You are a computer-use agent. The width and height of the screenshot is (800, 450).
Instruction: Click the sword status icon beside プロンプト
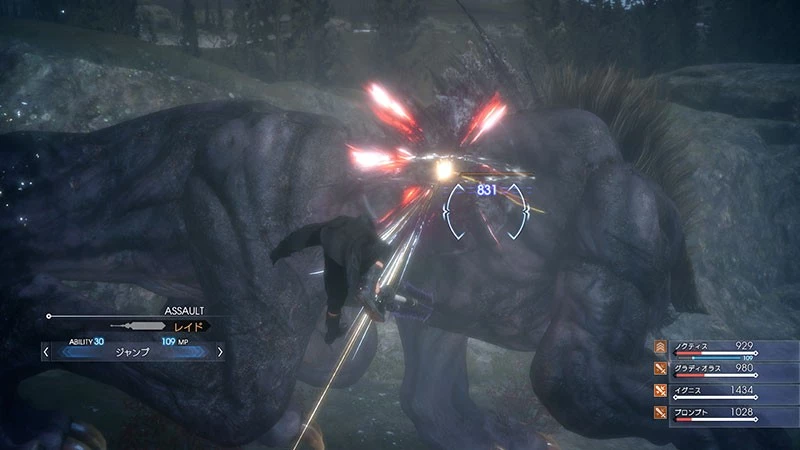coord(661,412)
